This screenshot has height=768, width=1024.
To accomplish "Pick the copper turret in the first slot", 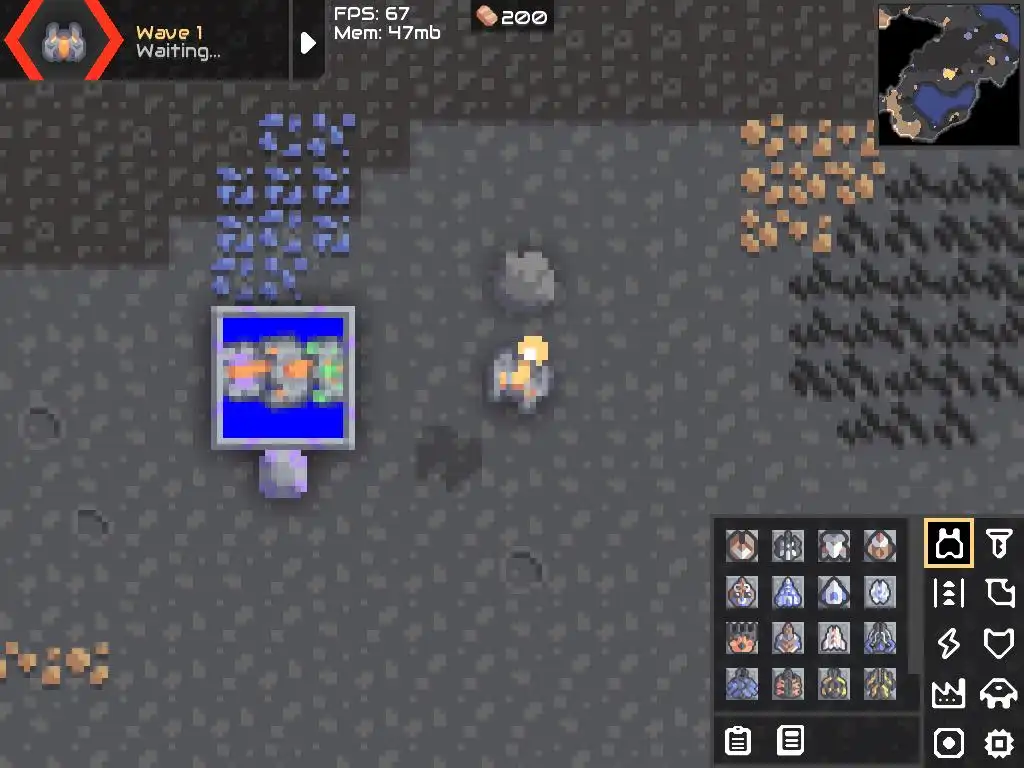I will tap(741, 546).
